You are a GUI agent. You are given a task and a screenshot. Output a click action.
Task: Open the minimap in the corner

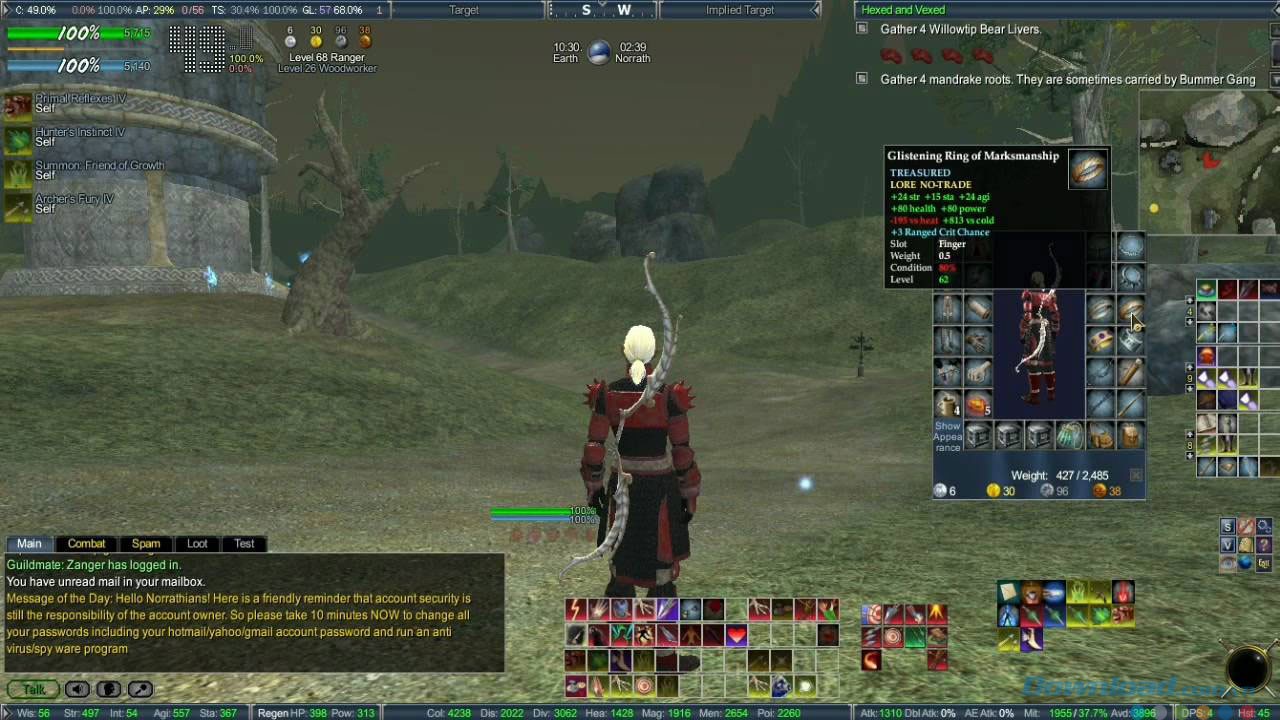pyautogui.click(x=1209, y=160)
